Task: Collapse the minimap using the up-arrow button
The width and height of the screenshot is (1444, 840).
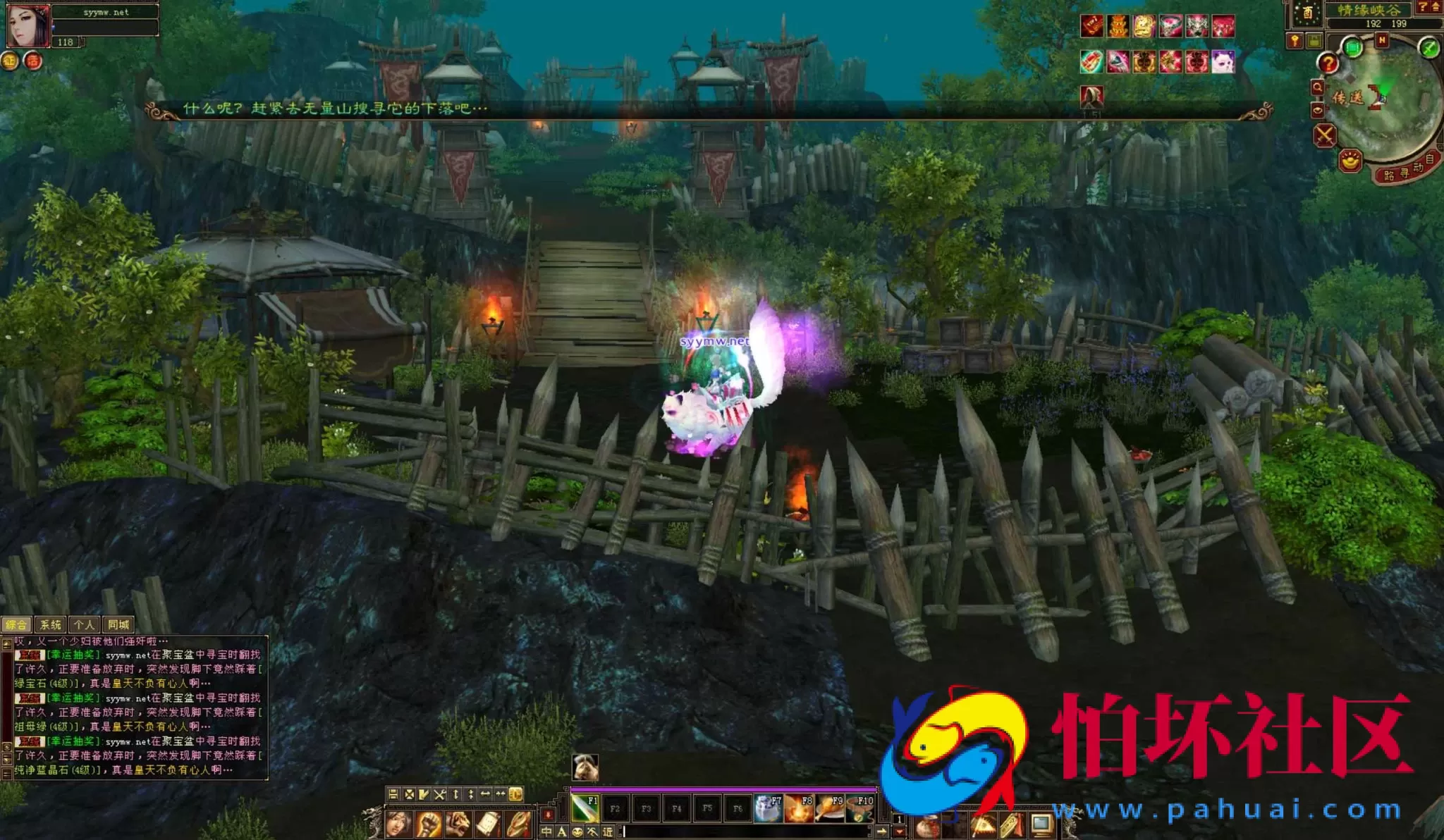Action: [x=1436, y=8]
